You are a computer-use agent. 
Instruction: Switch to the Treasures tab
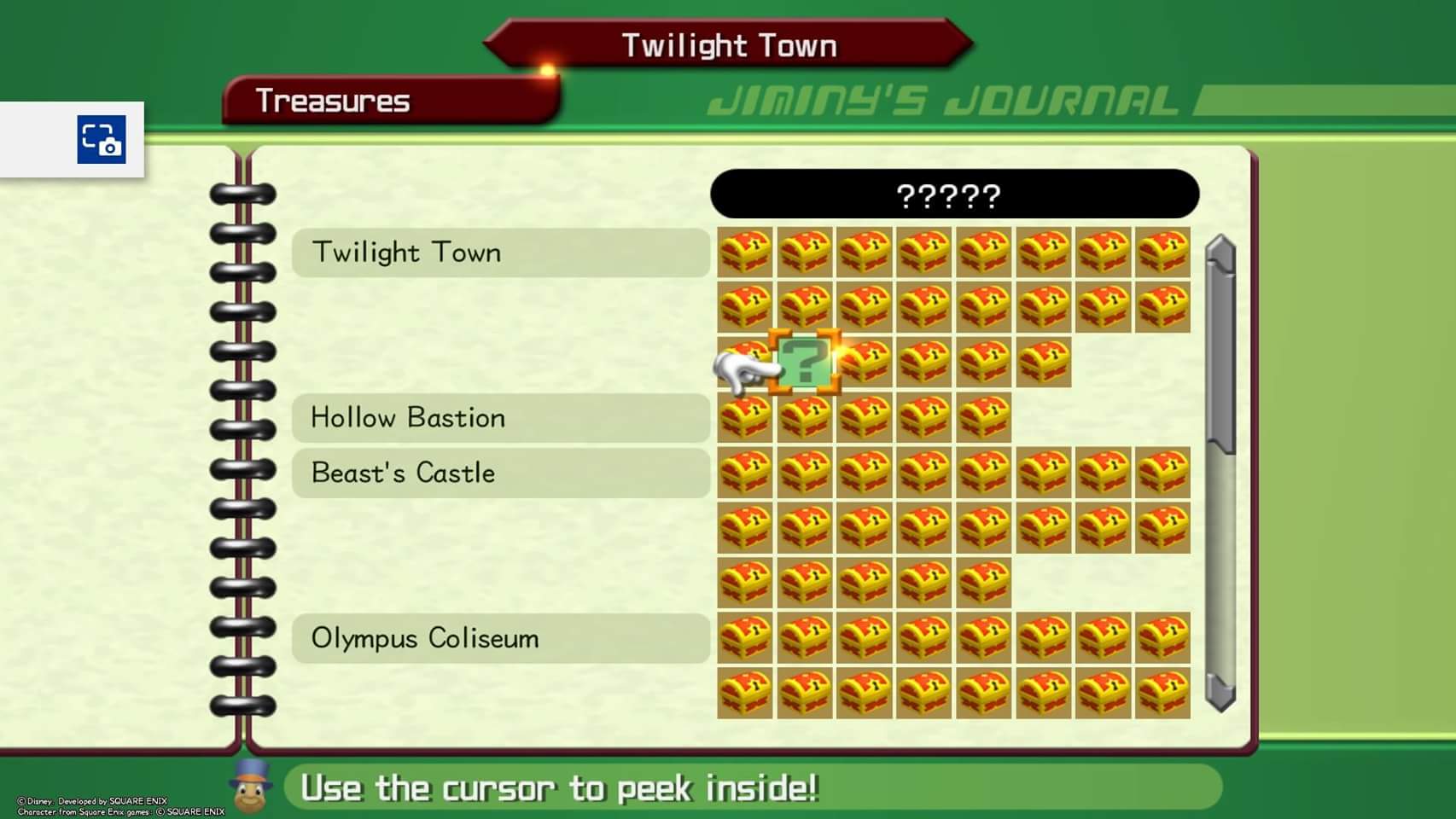click(x=333, y=100)
